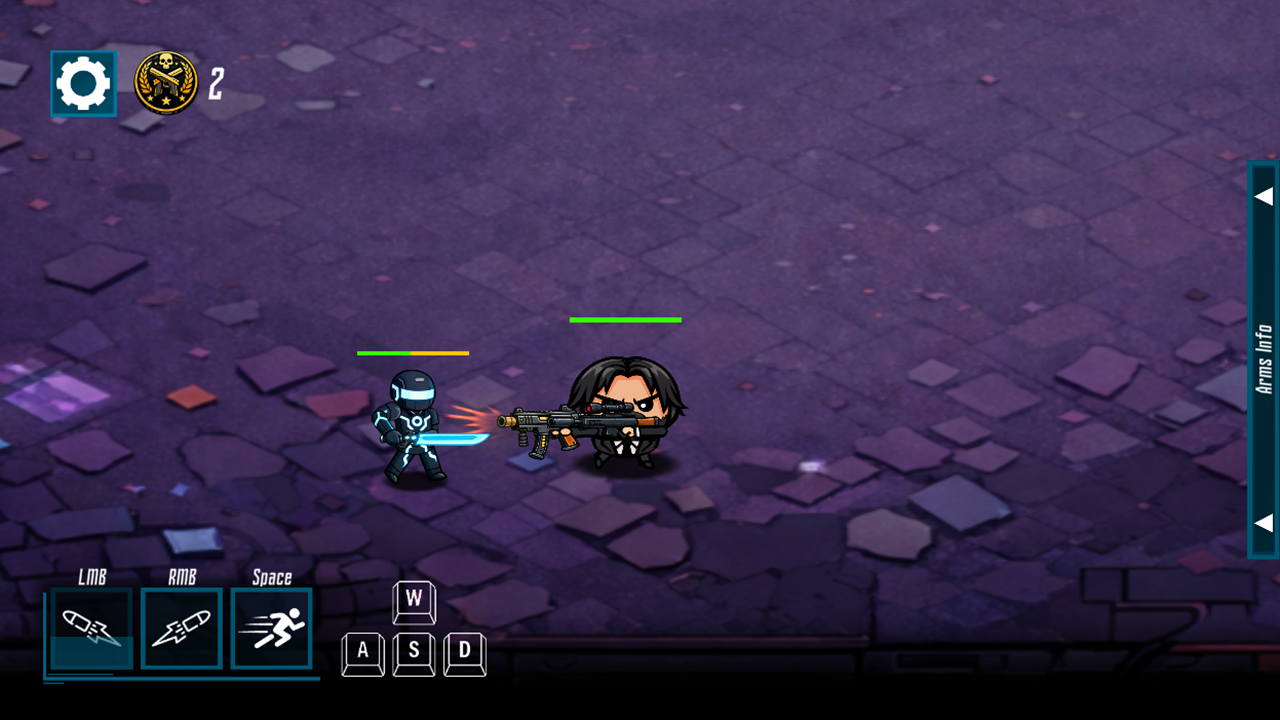Viewport: 1280px width, 720px height.
Task: Activate the LMB rocket attack skill
Action: pos(91,628)
